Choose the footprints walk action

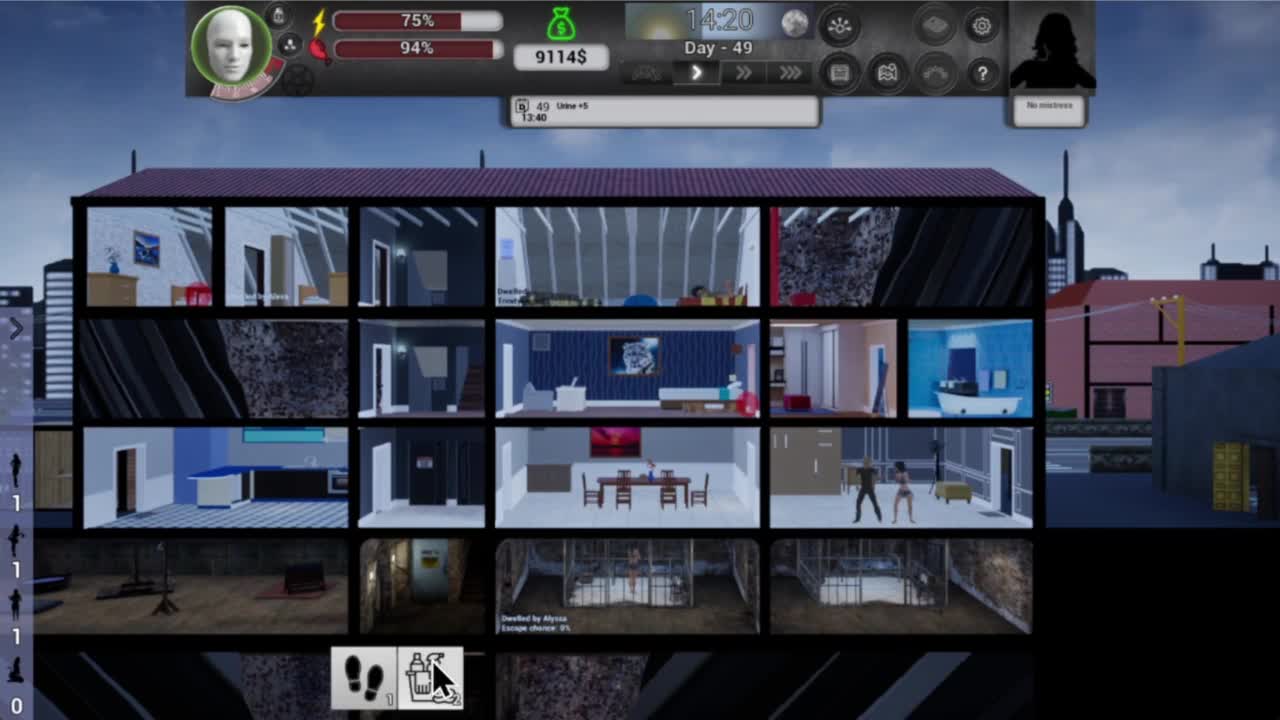364,678
